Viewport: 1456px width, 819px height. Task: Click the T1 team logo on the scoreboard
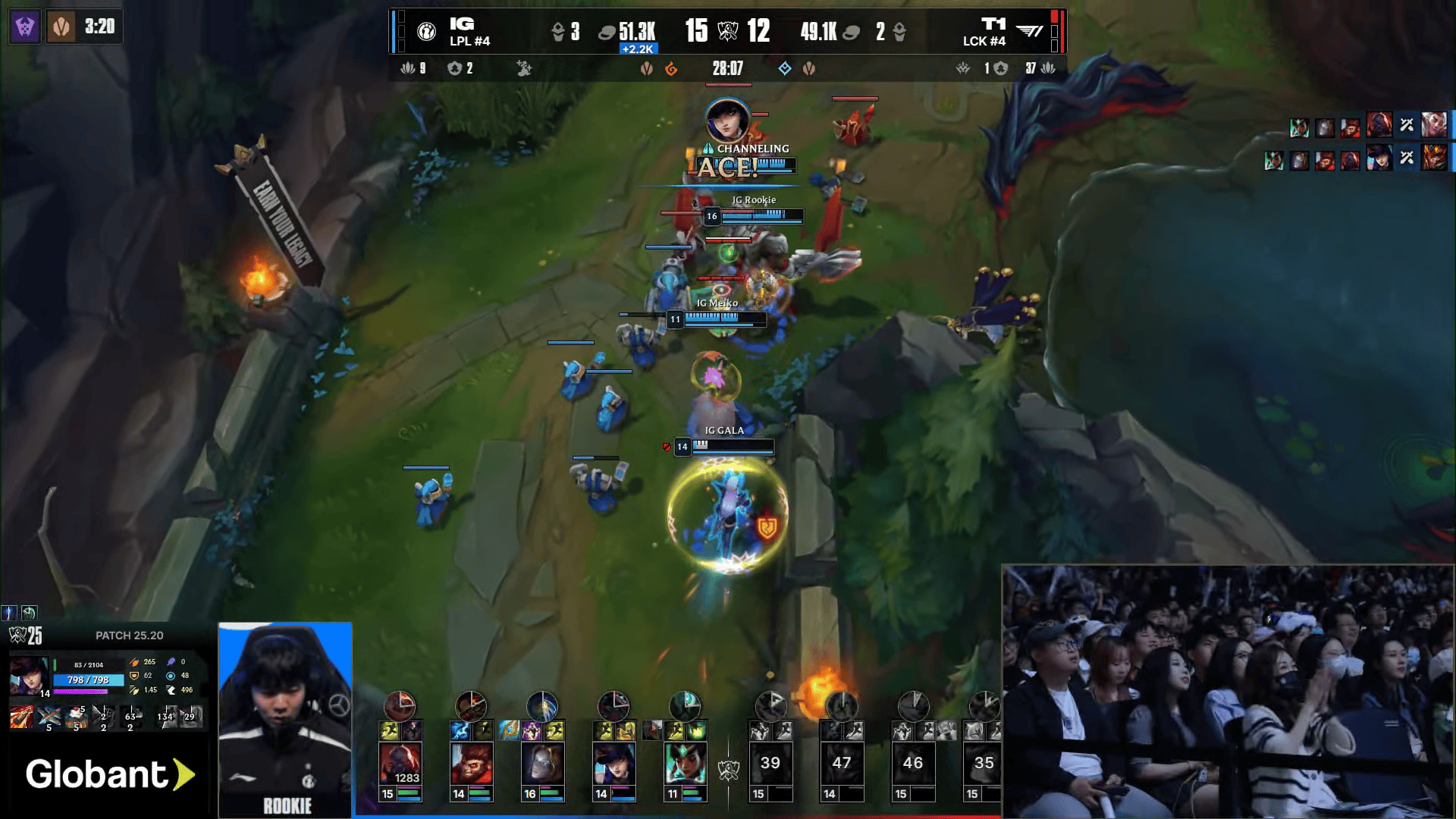click(x=1029, y=31)
